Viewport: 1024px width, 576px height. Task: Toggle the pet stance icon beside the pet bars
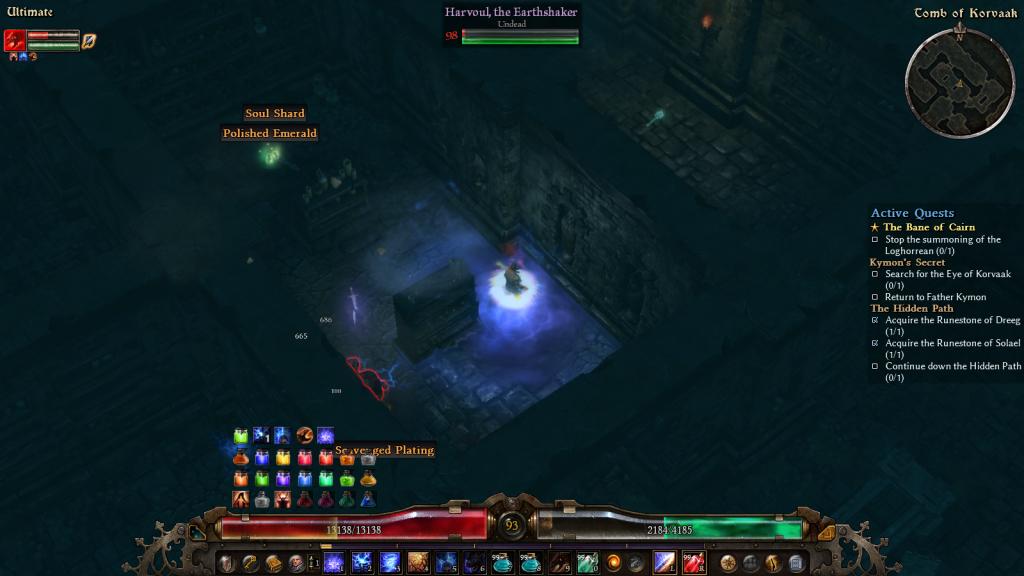89,41
